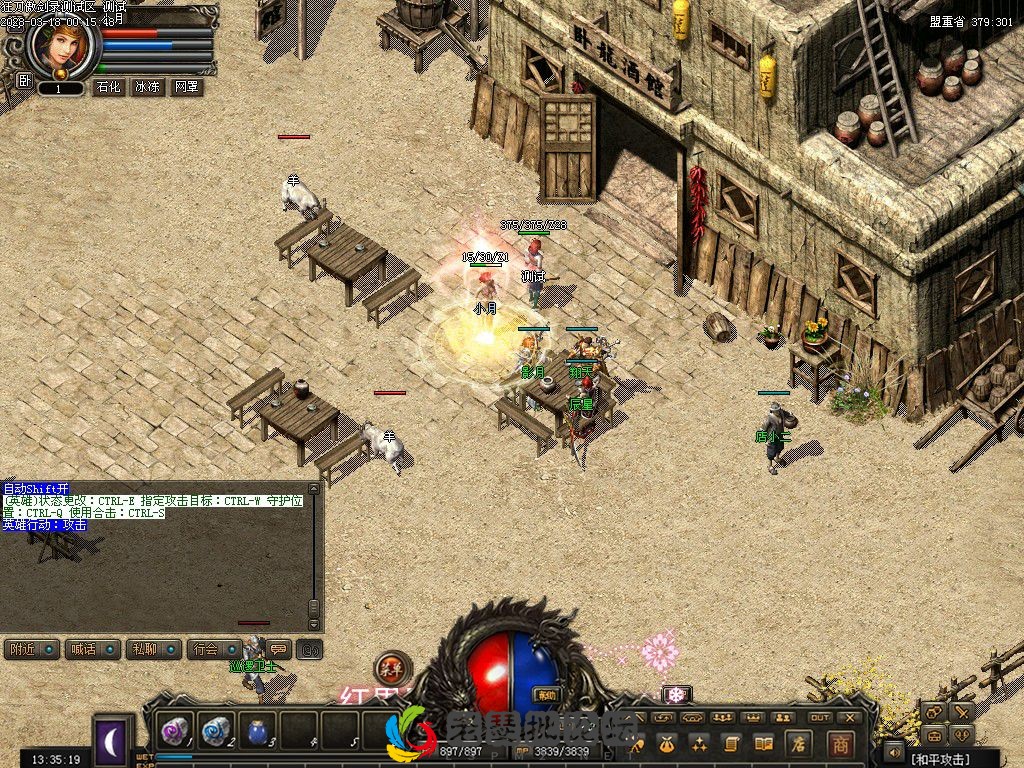Open the open-book icon
Viewport: 1024px width, 768px height.
(763, 743)
